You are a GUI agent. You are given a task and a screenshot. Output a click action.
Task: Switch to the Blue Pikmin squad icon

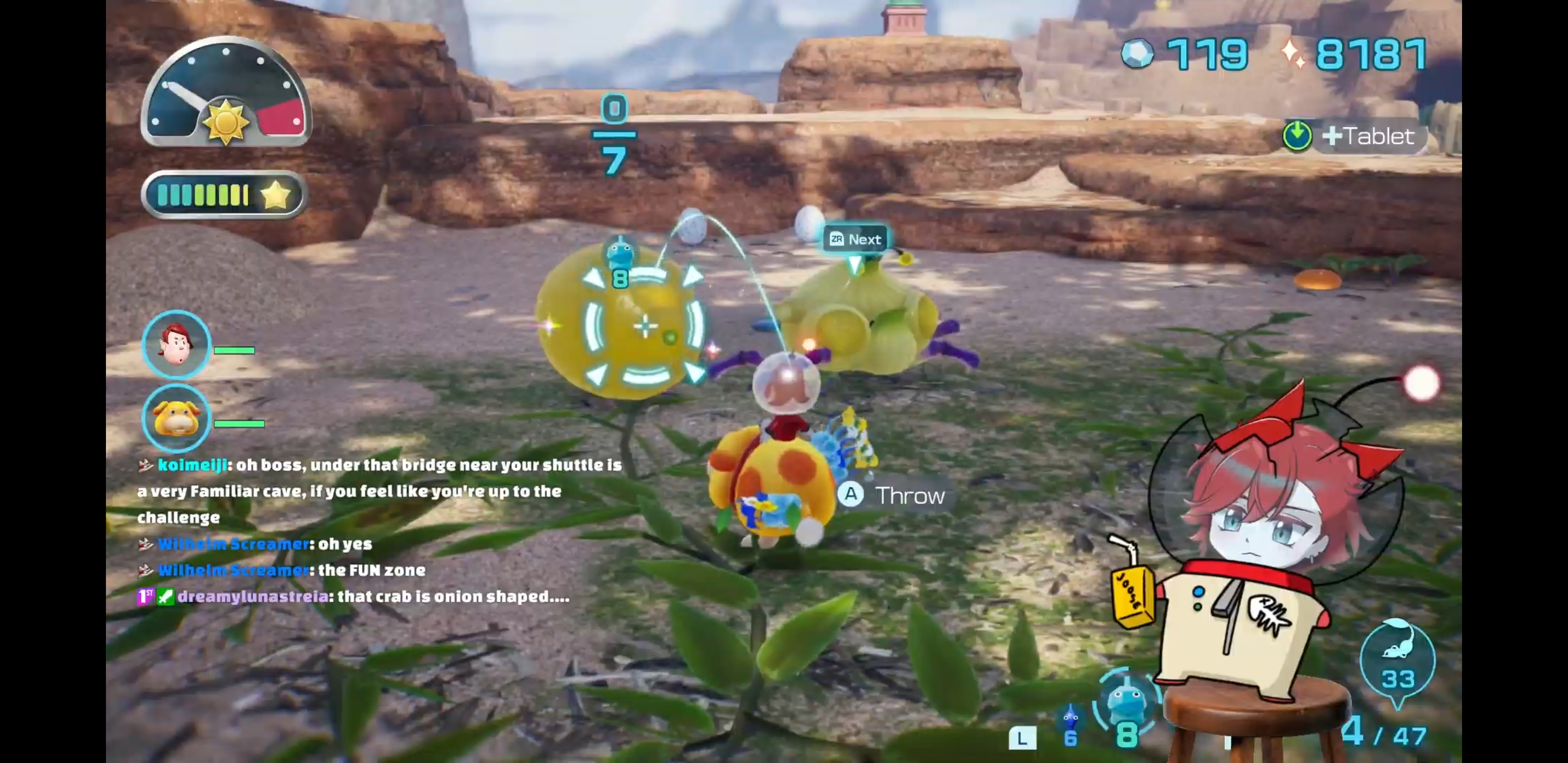coord(1070,718)
